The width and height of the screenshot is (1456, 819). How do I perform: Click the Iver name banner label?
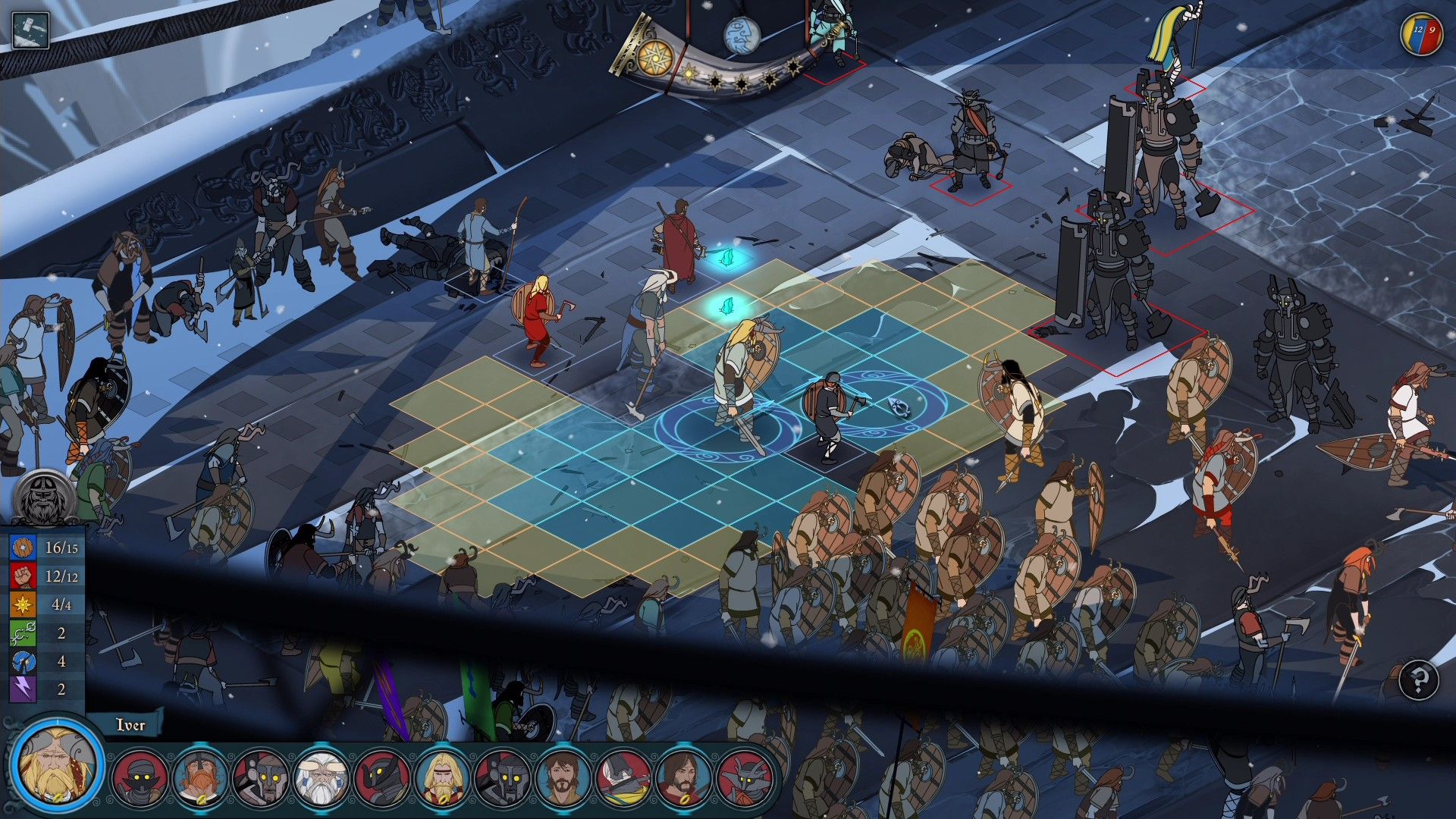pos(130,726)
